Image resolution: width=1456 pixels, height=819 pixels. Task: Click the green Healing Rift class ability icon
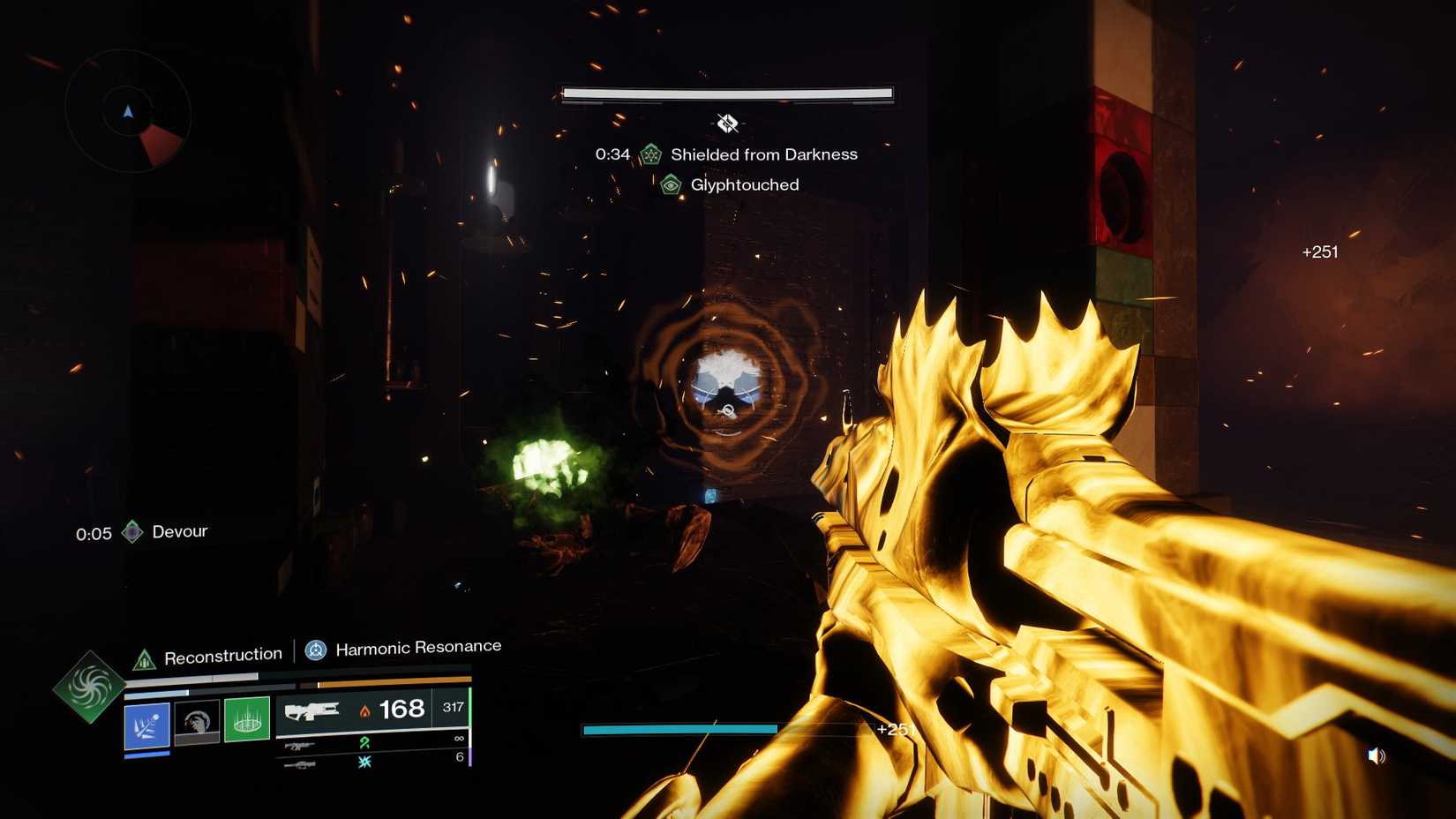[x=247, y=719]
